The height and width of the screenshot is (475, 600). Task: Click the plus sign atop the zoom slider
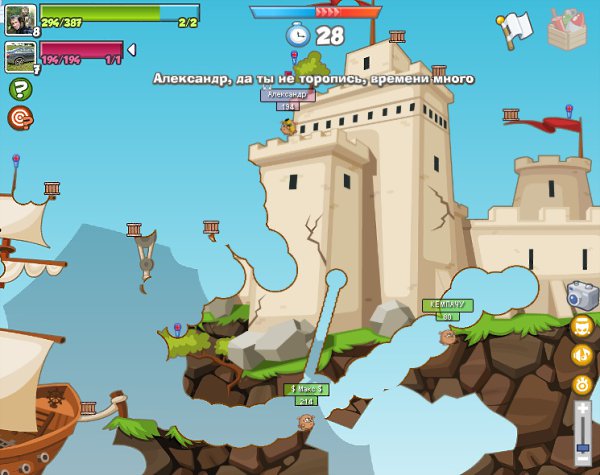[584, 408]
